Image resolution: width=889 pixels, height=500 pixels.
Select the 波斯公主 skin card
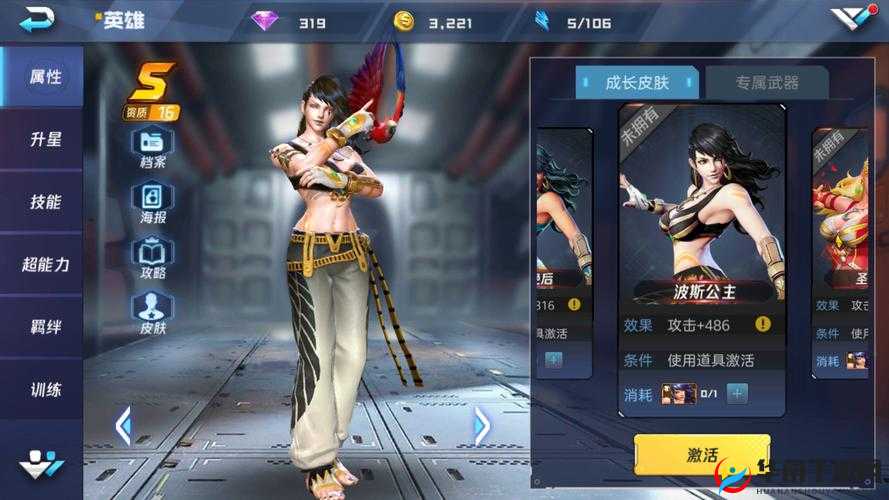[700, 215]
